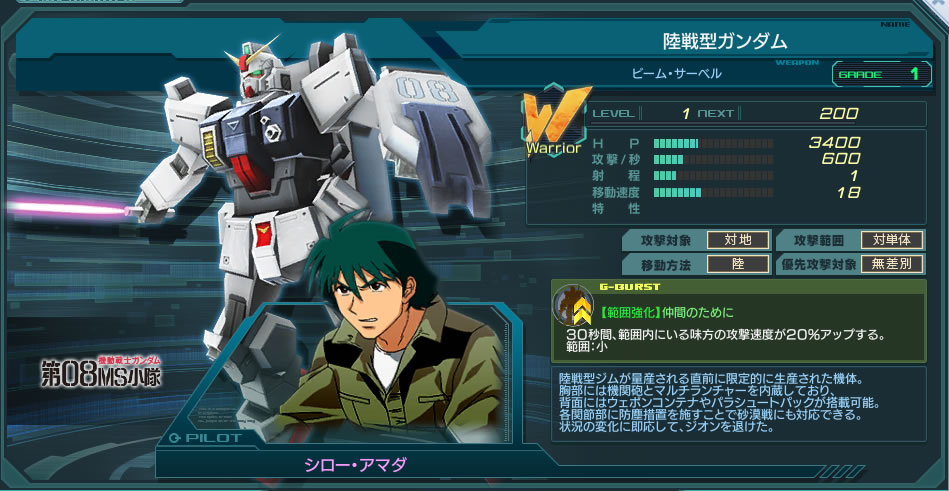949x491 pixels.
Task: Click the GRADE 1 badge
Action: 877,73
